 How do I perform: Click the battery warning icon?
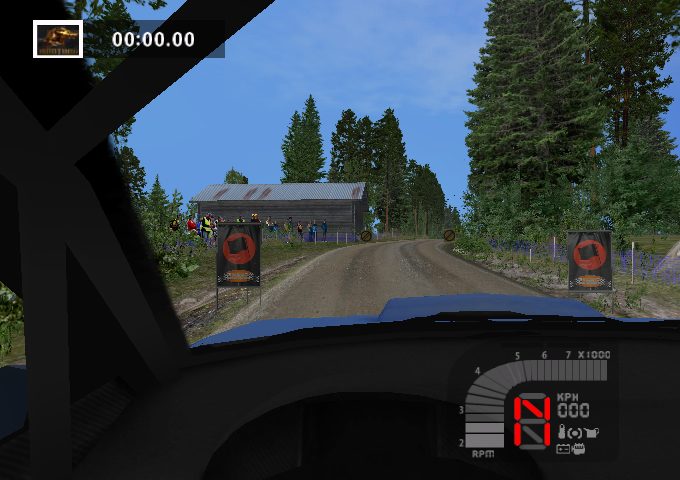563,448
